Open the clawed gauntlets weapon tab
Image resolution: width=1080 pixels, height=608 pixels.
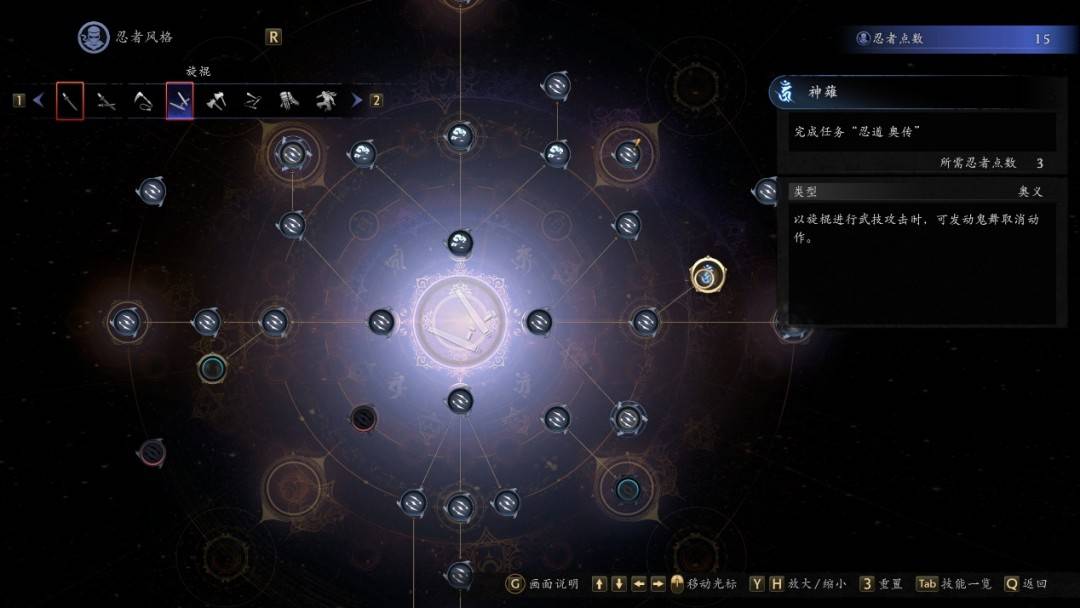tap(289, 101)
